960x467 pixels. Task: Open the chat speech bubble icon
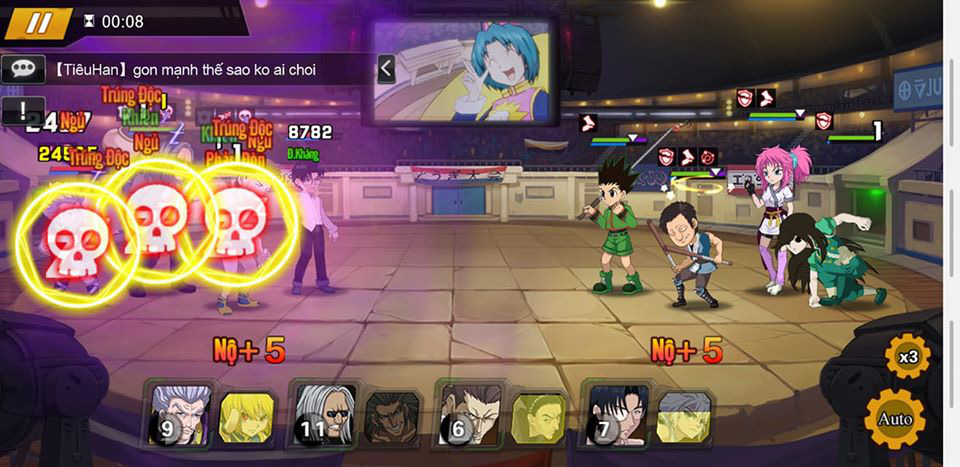click(x=22, y=69)
